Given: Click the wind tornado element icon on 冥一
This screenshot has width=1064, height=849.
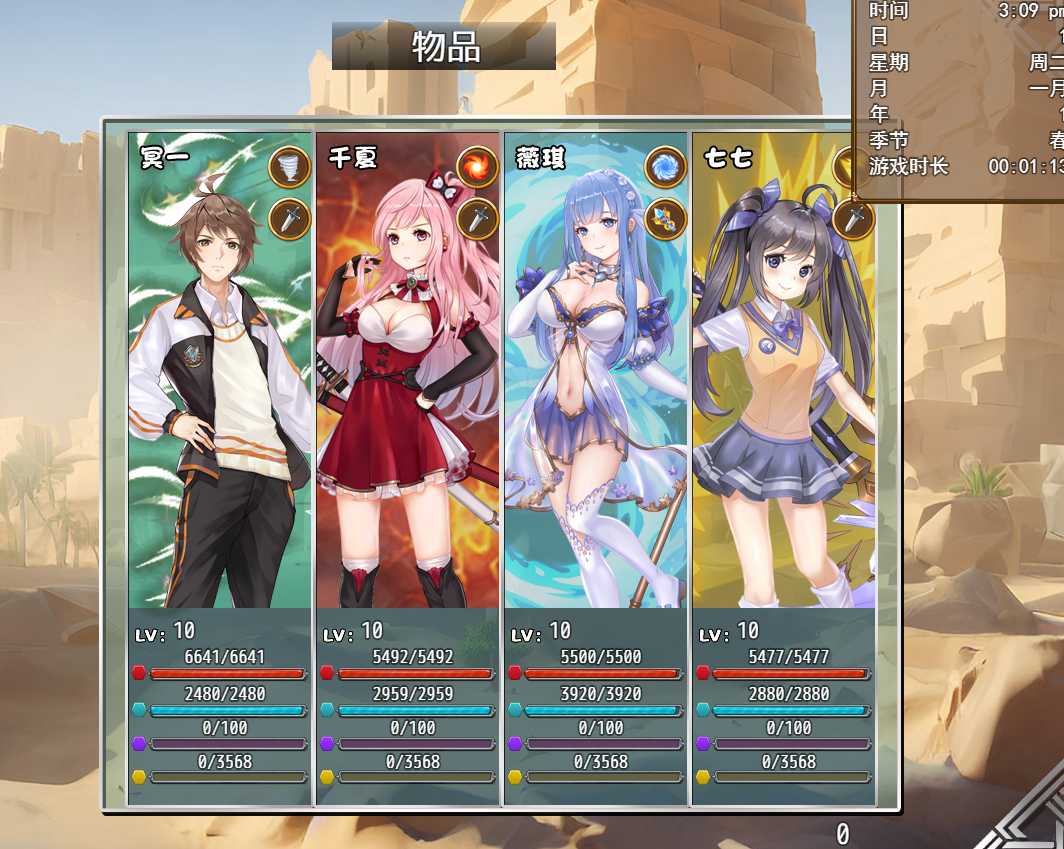Looking at the screenshot, I should 290,167.
